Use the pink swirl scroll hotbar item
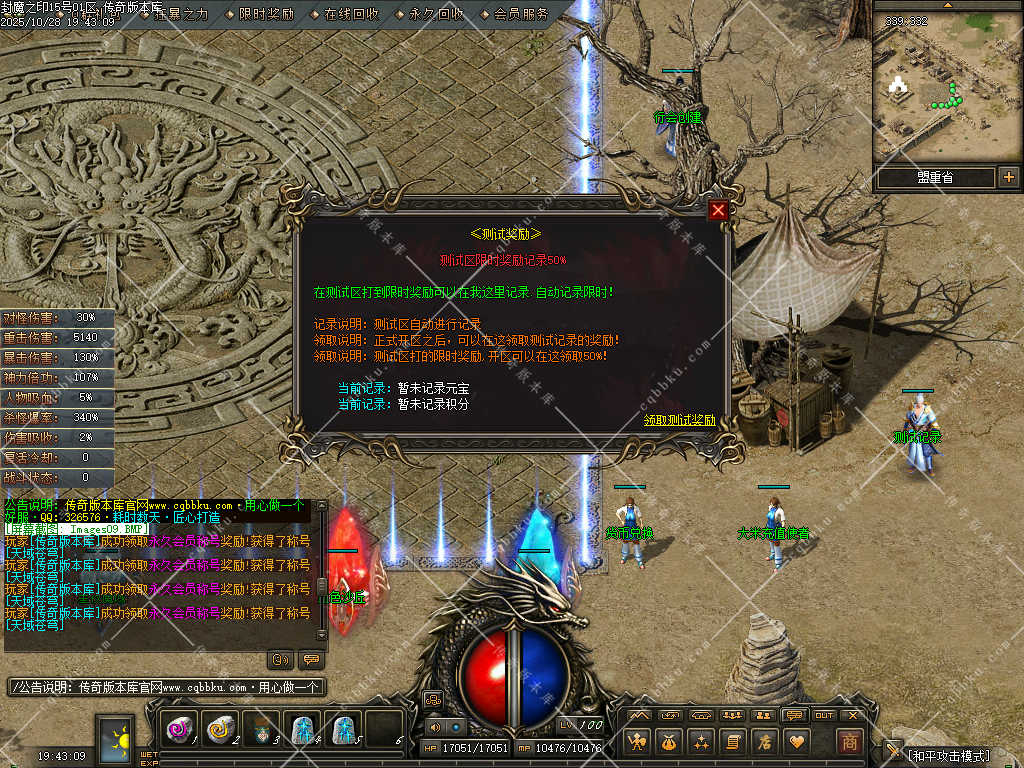The image size is (1024, 768). [x=181, y=730]
